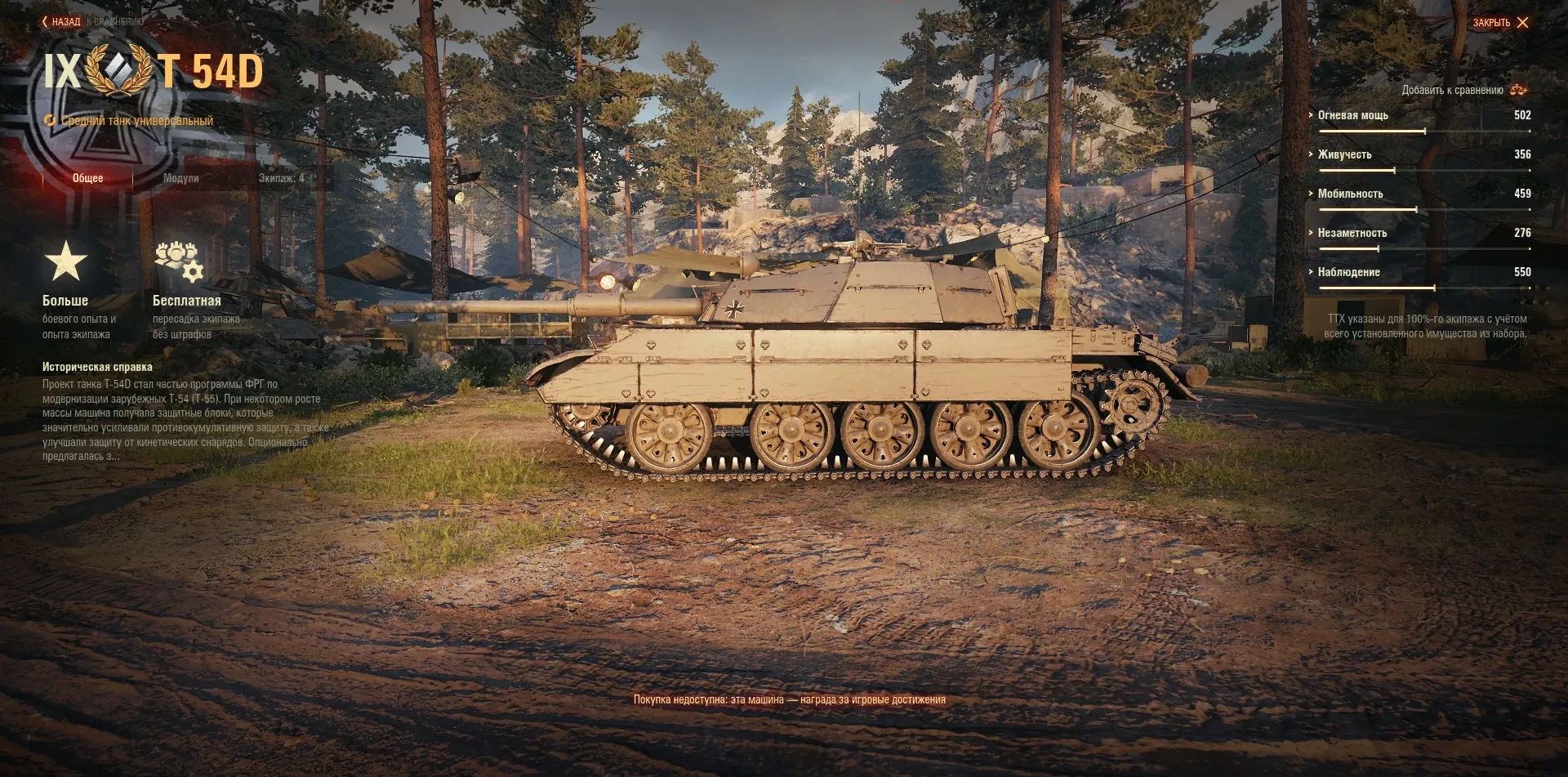This screenshot has height=777, width=1568.
Task: Click the free crew transfer icon
Action: (x=179, y=261)
